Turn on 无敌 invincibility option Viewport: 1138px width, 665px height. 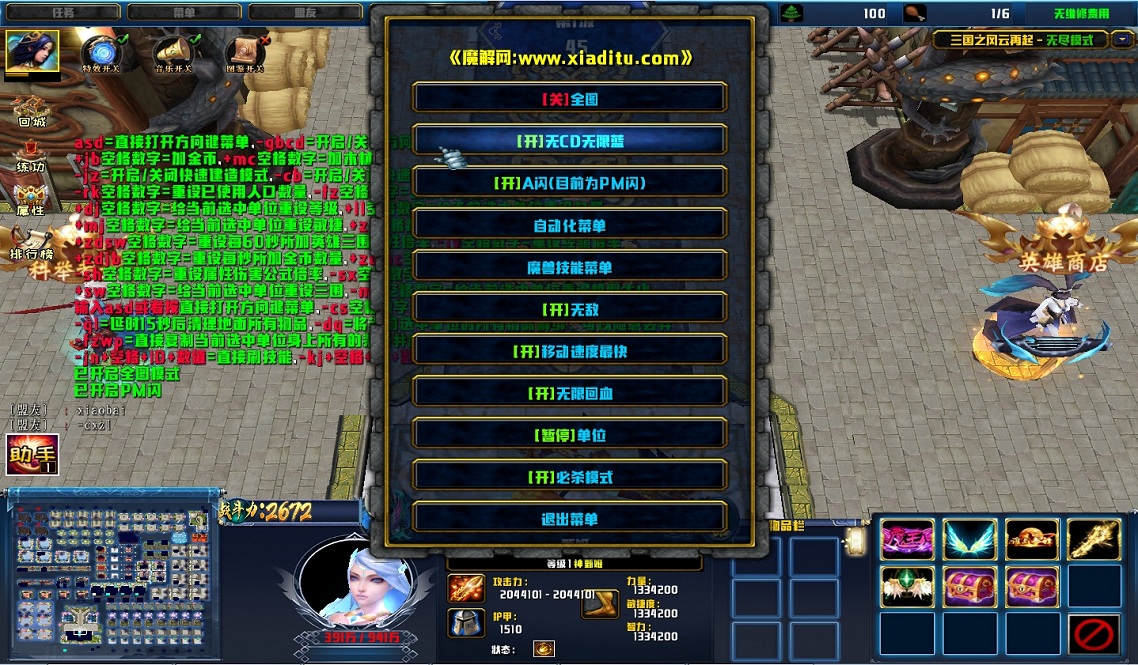coord(569,308)
